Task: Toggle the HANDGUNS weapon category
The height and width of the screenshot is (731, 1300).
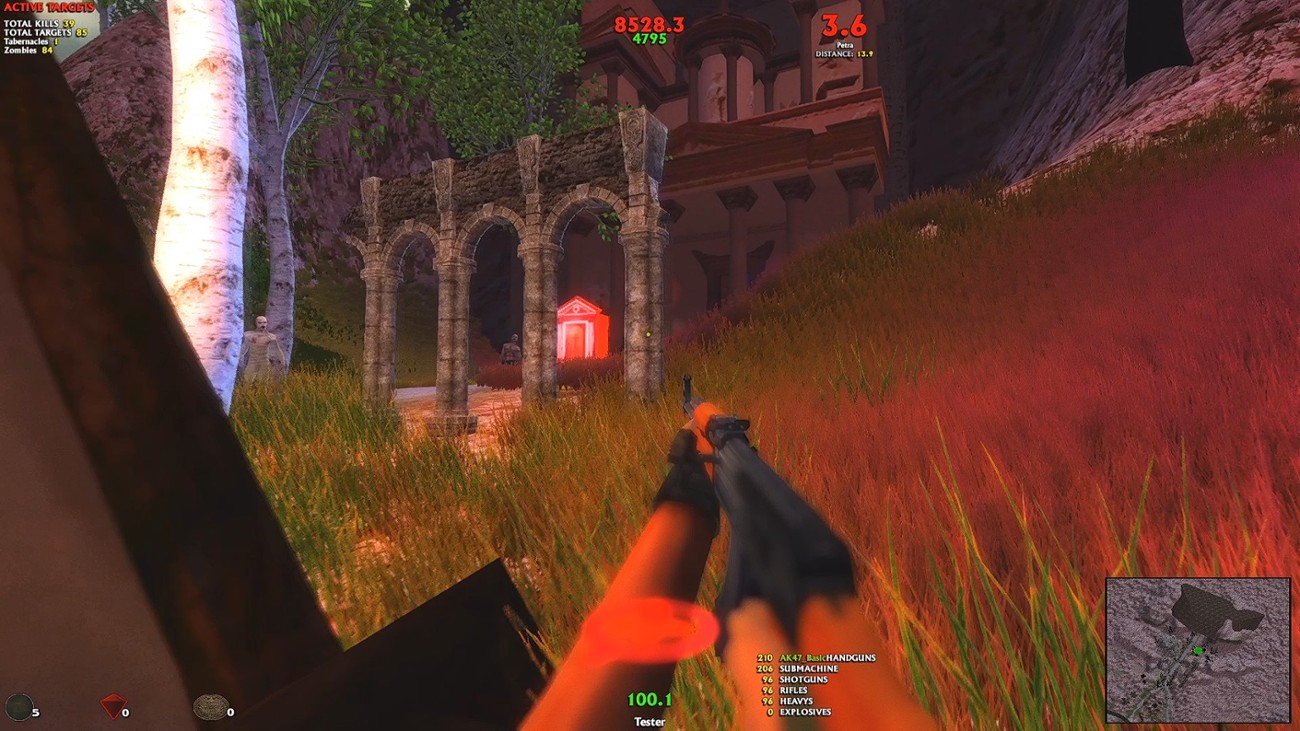Action: tap(851, 658)
